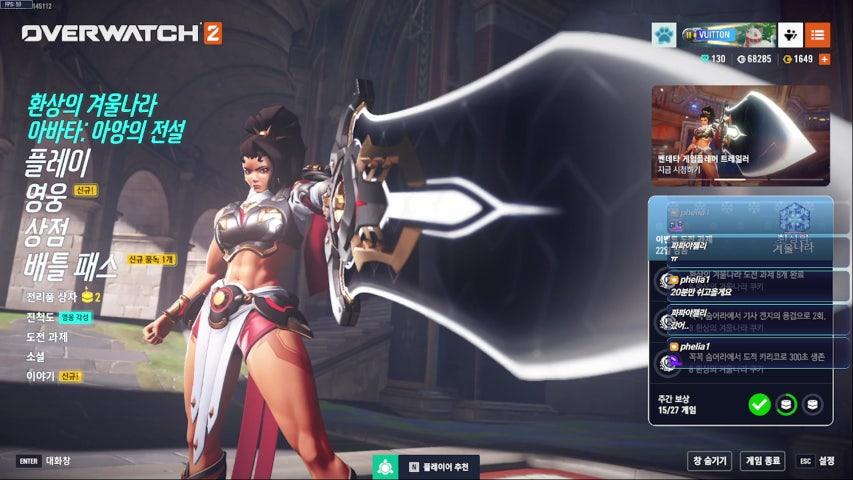Open 플레이어 추천 (Player Endorsements)

pyautogui.click(x=439, y=467)
